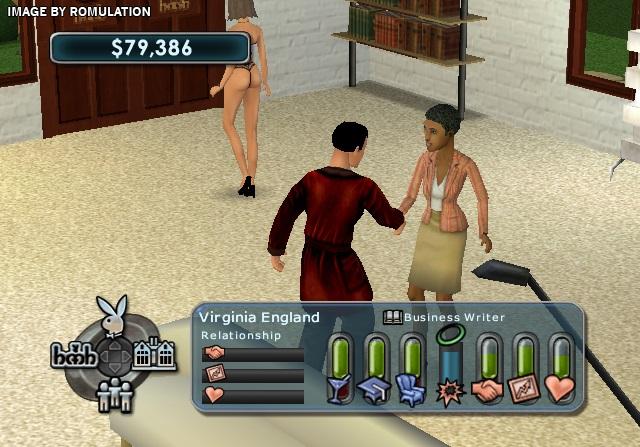The image size is (640, 447).
Task: Click the bmb logo icon
Action: [72, 355]
